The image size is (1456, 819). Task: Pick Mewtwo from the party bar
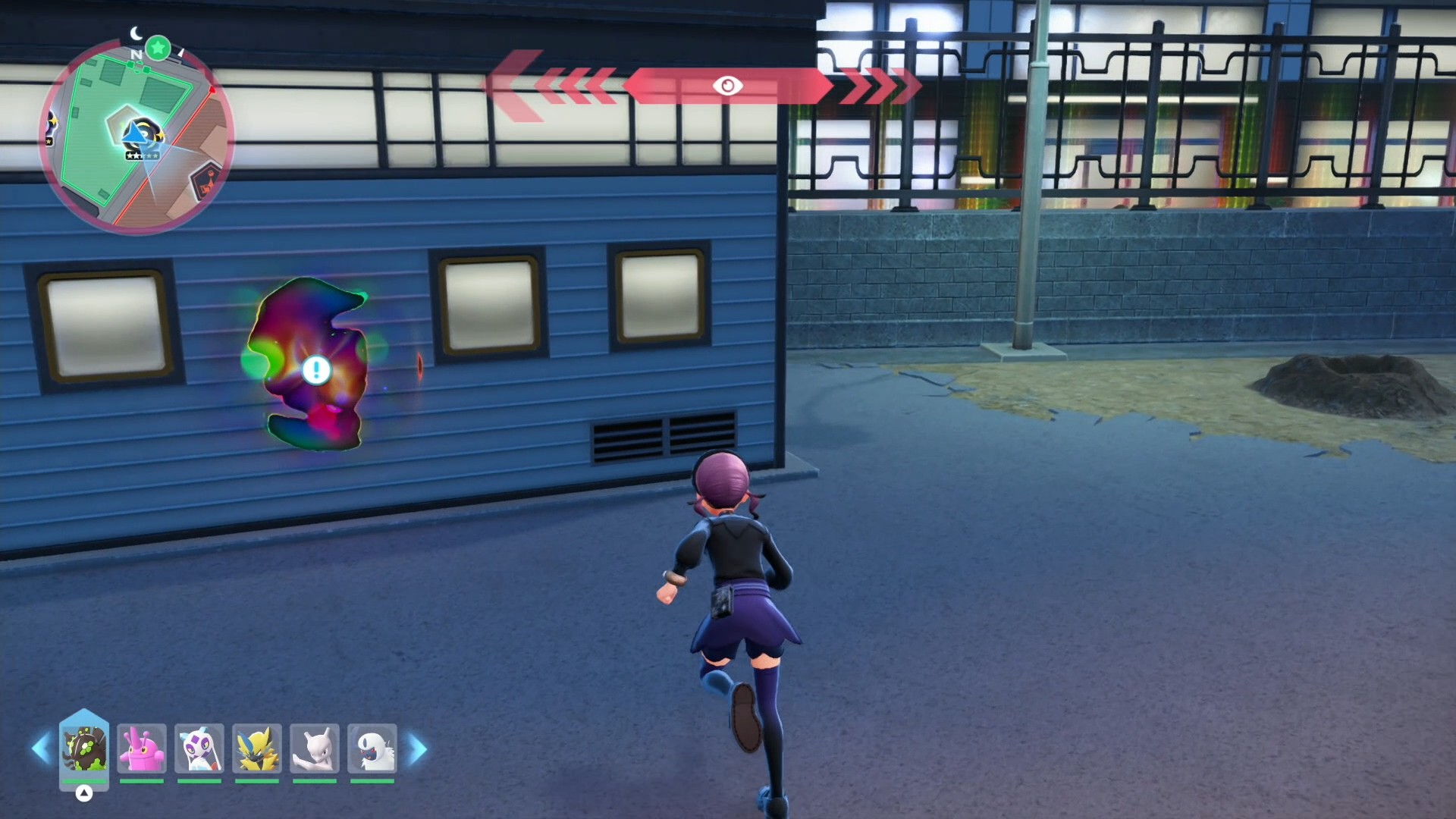(315, 748)
